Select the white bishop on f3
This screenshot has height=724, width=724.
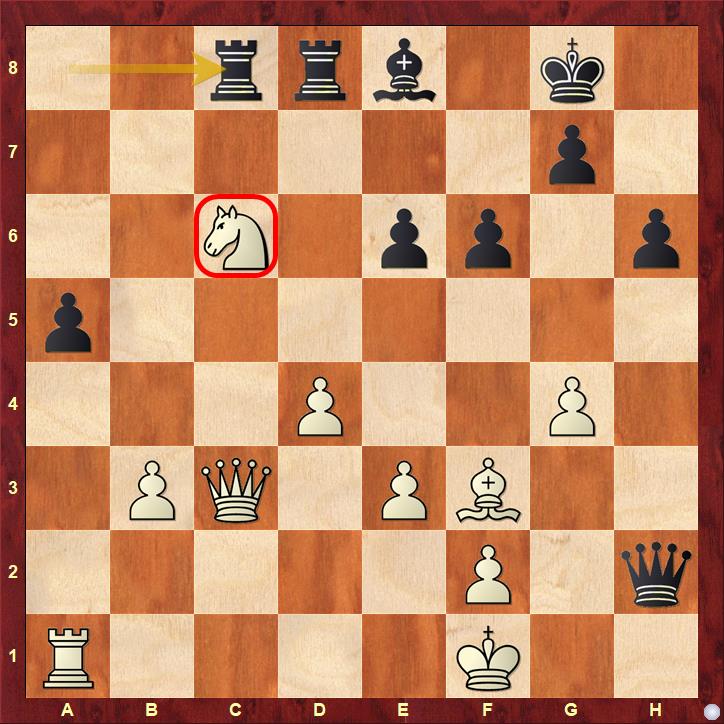[488, 488]
